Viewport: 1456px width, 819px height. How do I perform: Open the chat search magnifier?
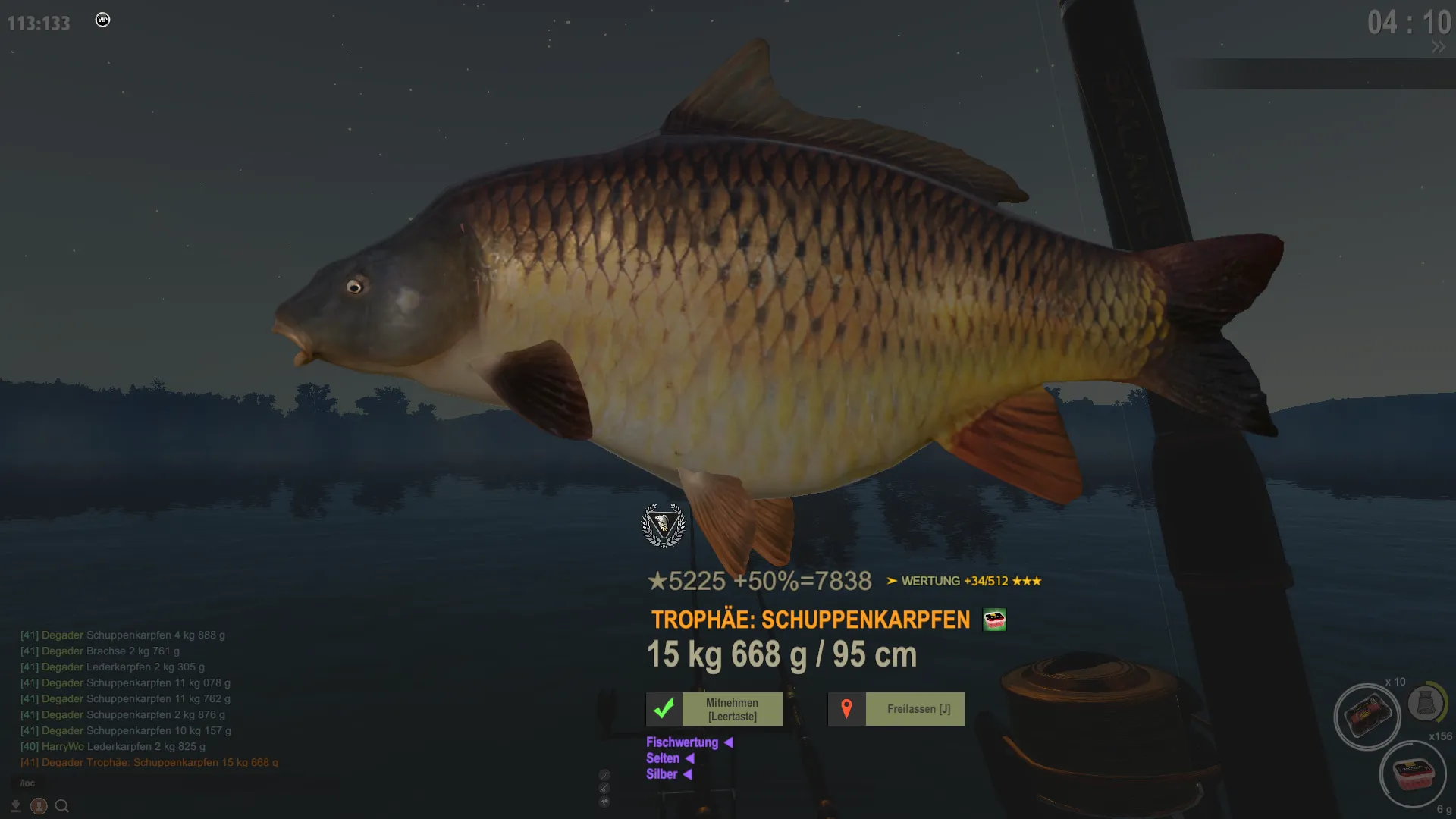tap(62, 806)
